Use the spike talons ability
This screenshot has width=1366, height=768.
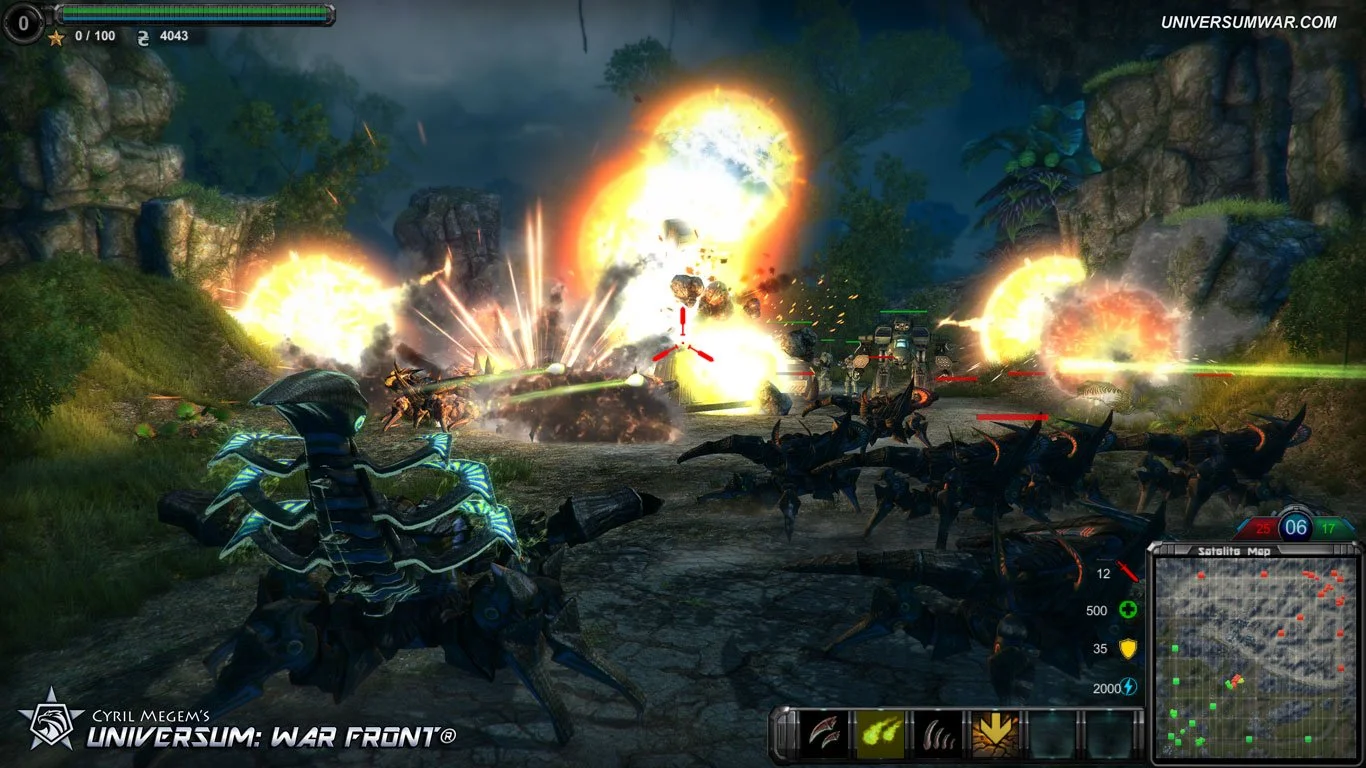point(938,730)
